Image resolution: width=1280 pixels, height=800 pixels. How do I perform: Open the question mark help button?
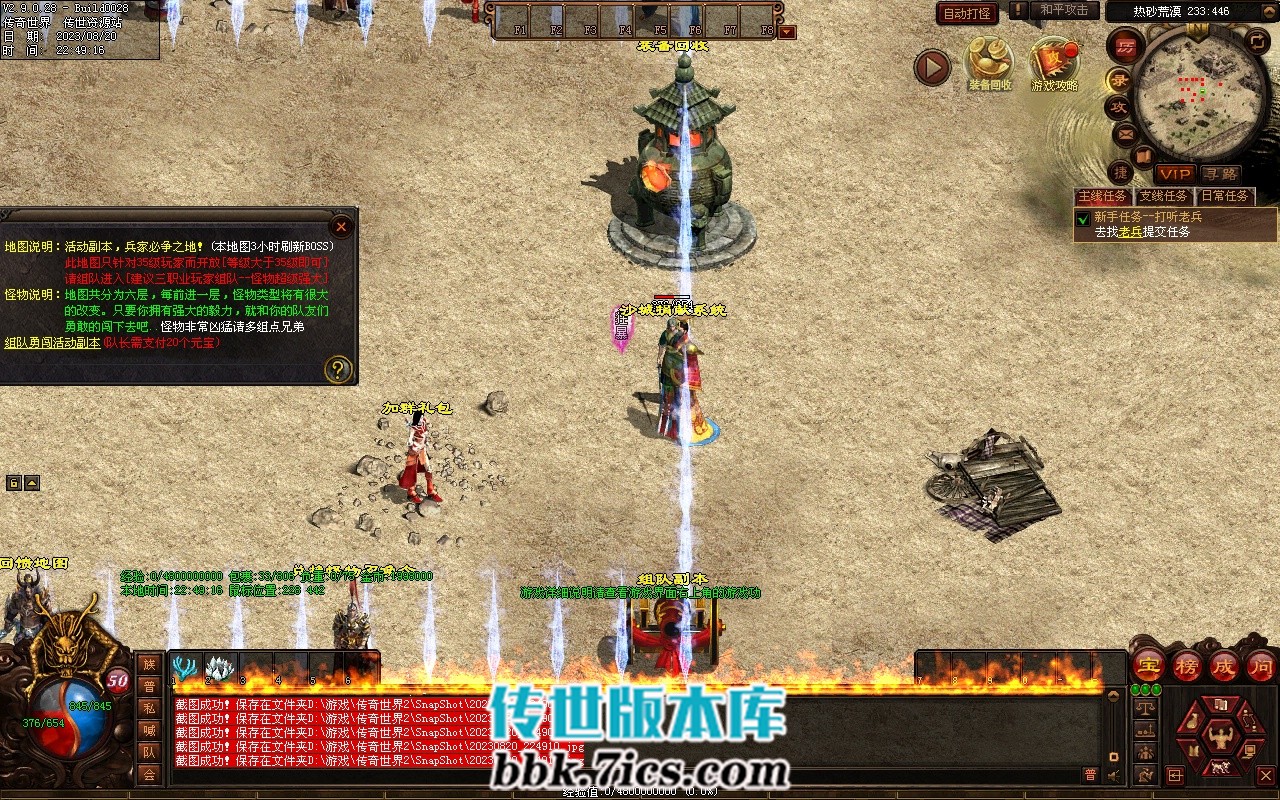point(338,370)
